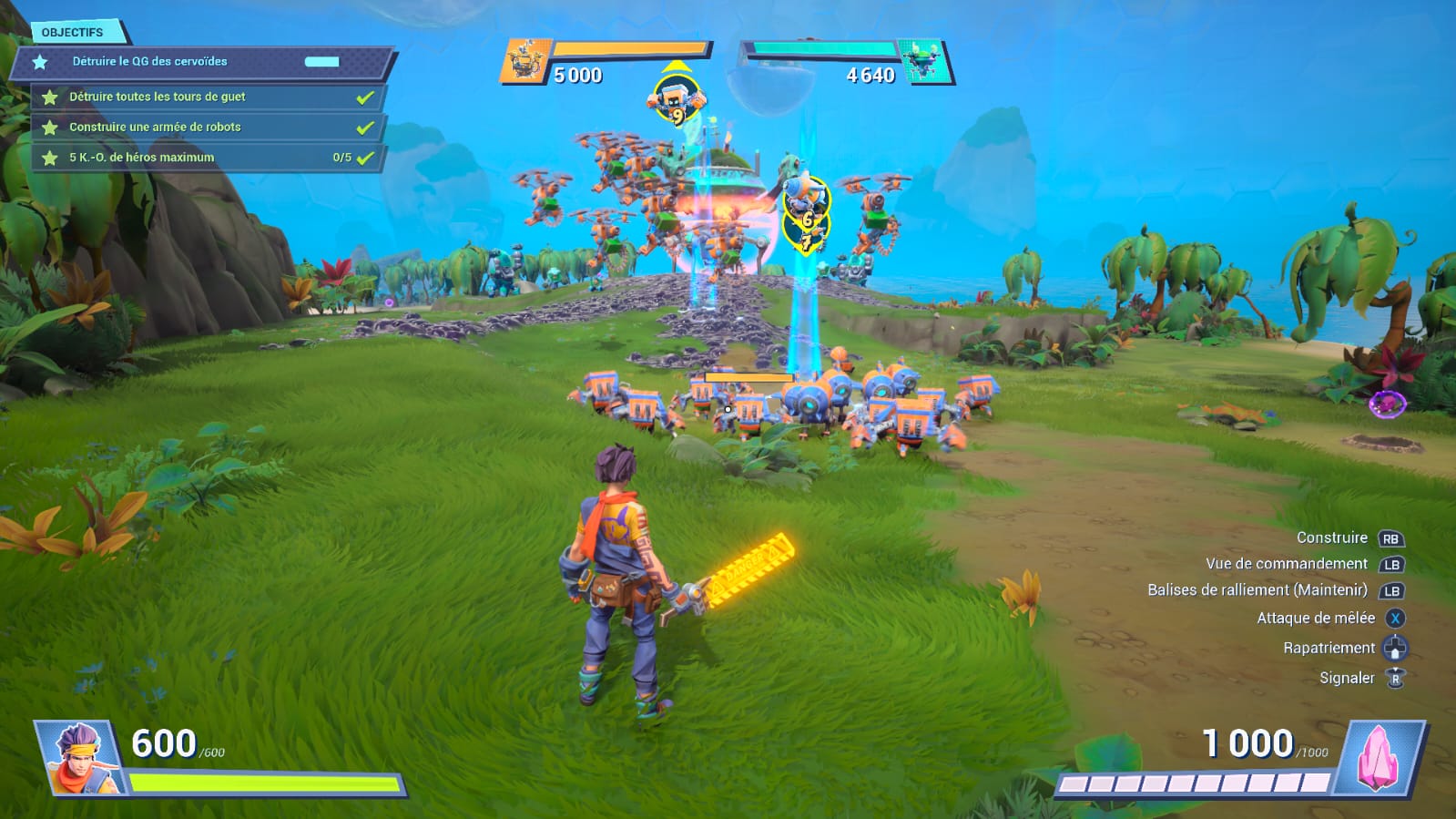Click the teal enemy base icon
1456x819 pixels.
coord(923,62)
